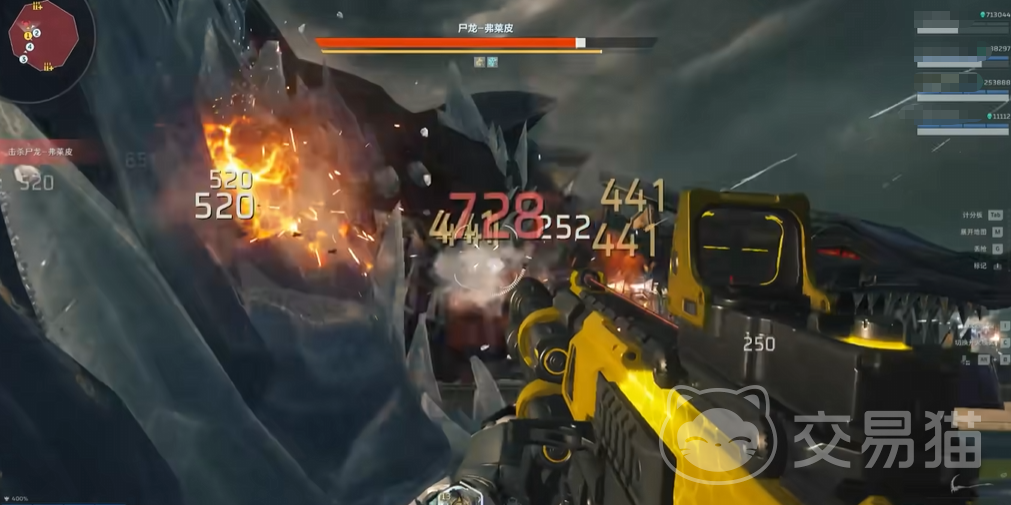This screenshot has height=505, width=1011.
Task: Click the upper yellow ammo marker on minimap
Action: (x=37, y=6)
